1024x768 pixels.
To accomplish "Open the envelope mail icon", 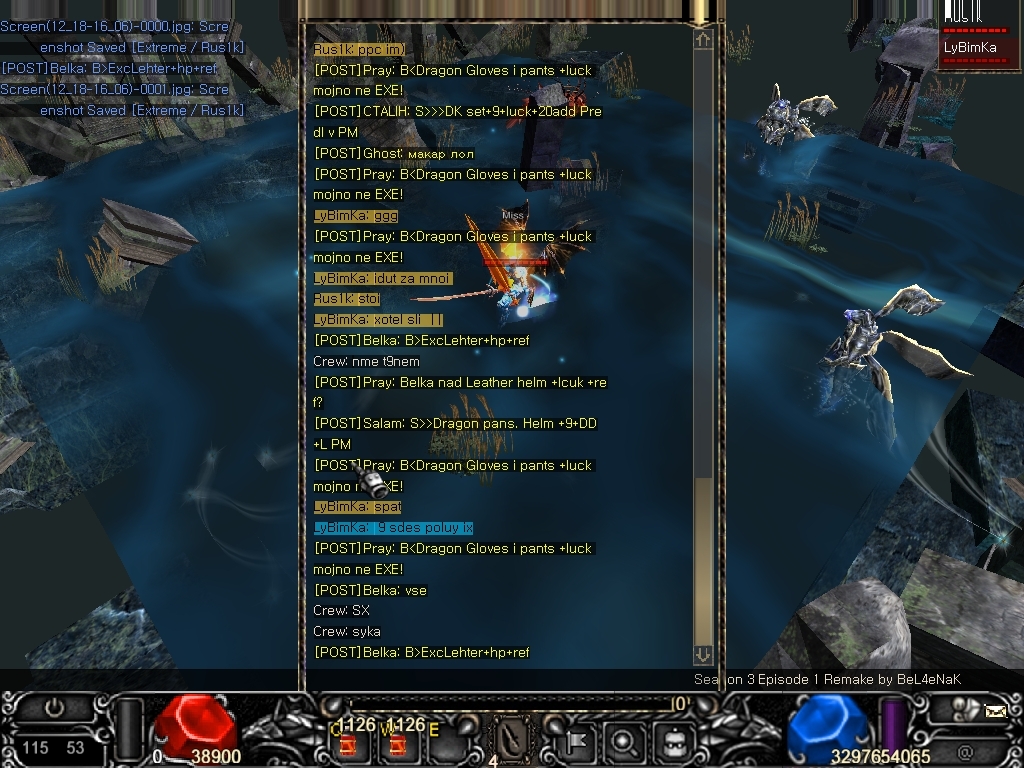I will click(995, 712).
